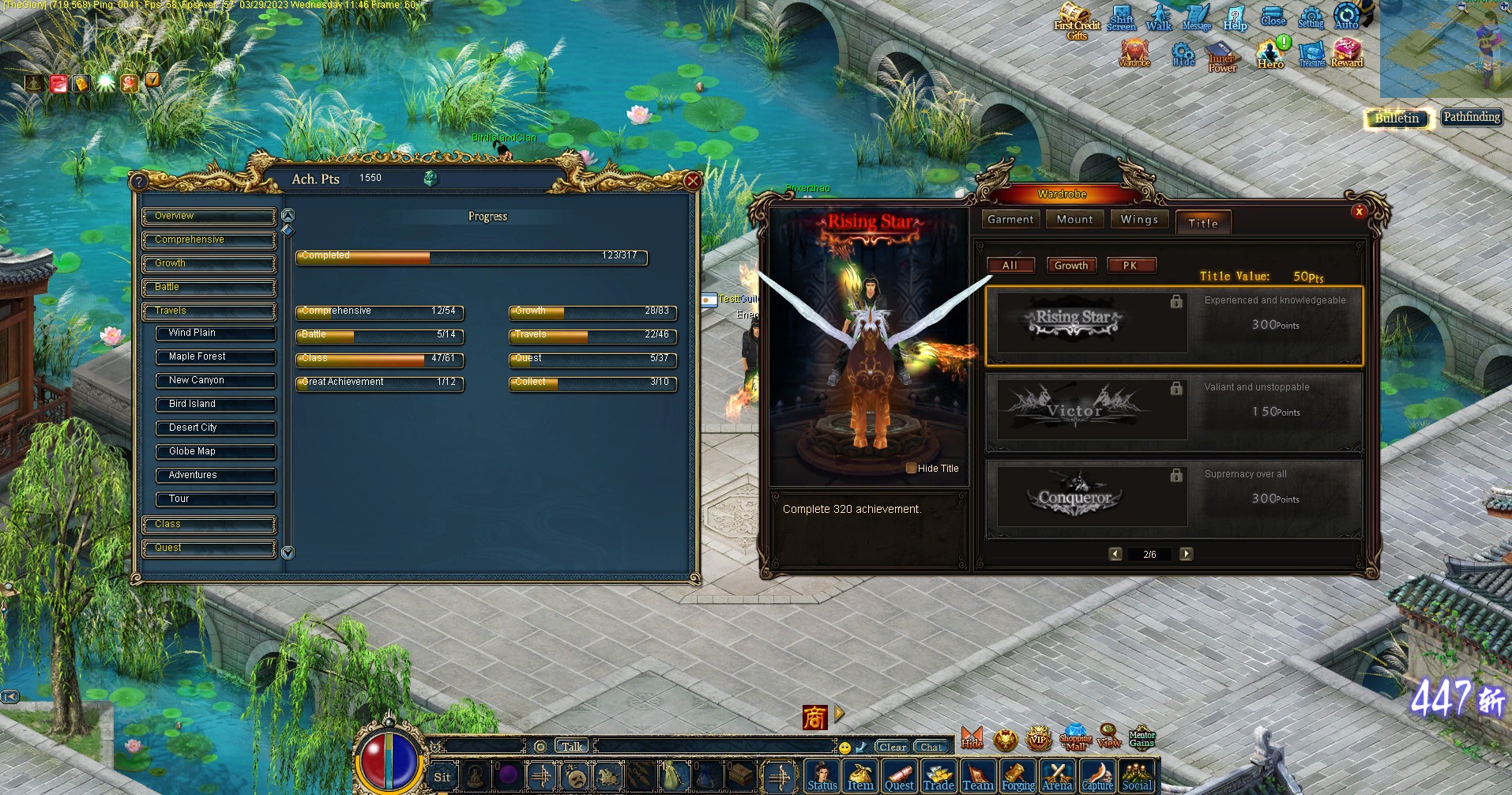Show the Wings tab

pyautogui.click(x=1139, y=220)
